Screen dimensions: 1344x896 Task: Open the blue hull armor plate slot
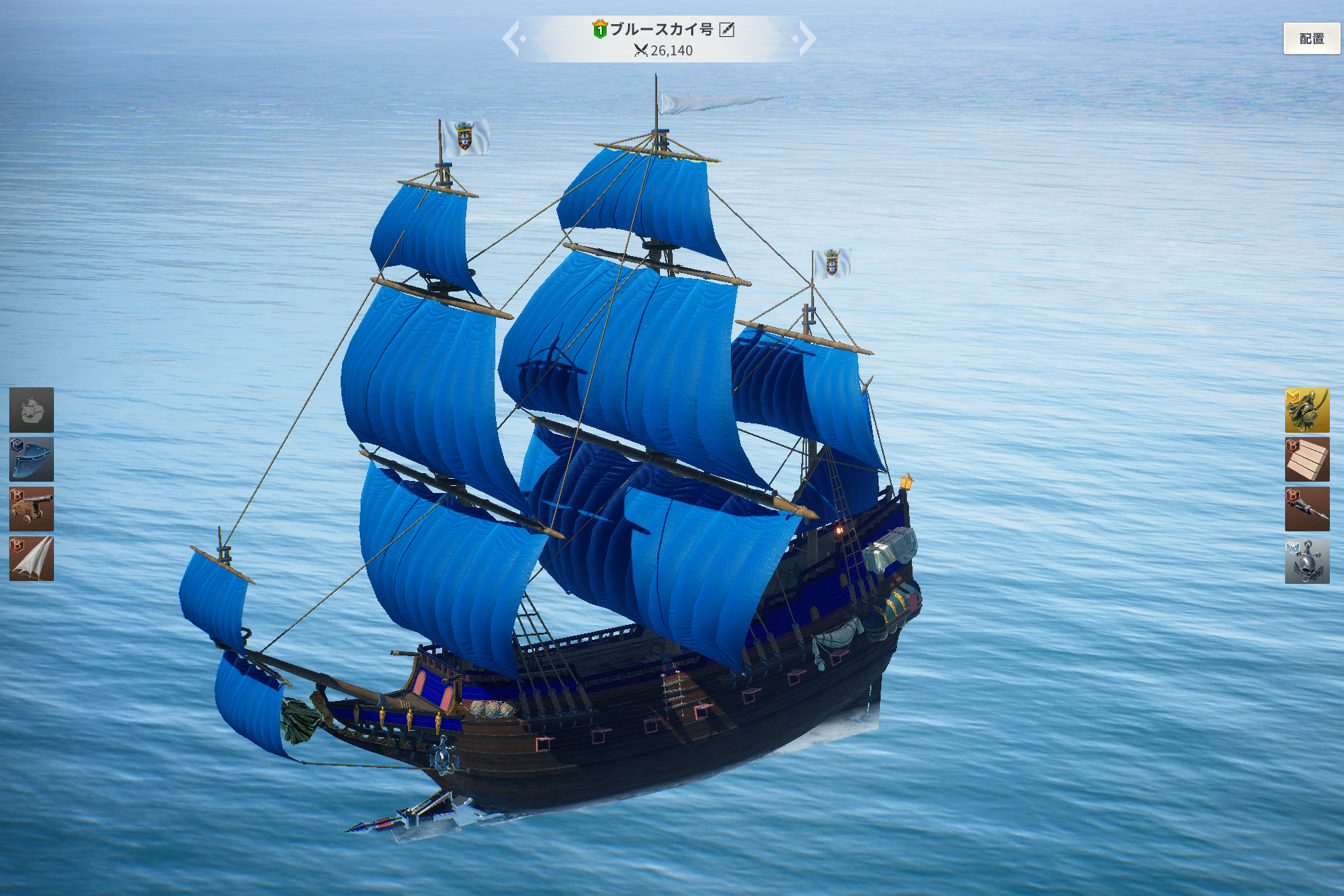click(x=31, y=460)
